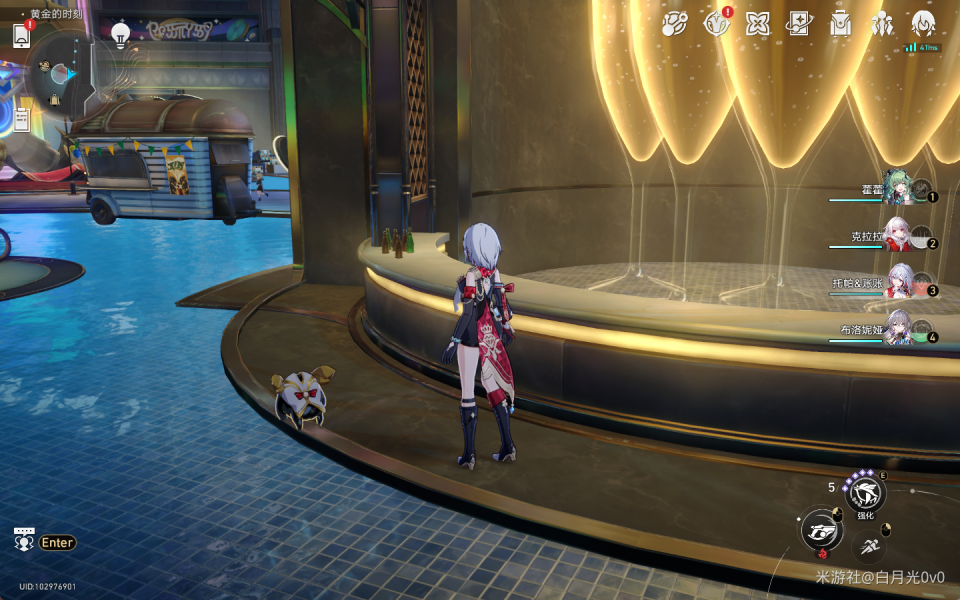Screen dimensions: 960x600
Task: Switch to party member 布洛妮娅
Action: tap(898, 329)
